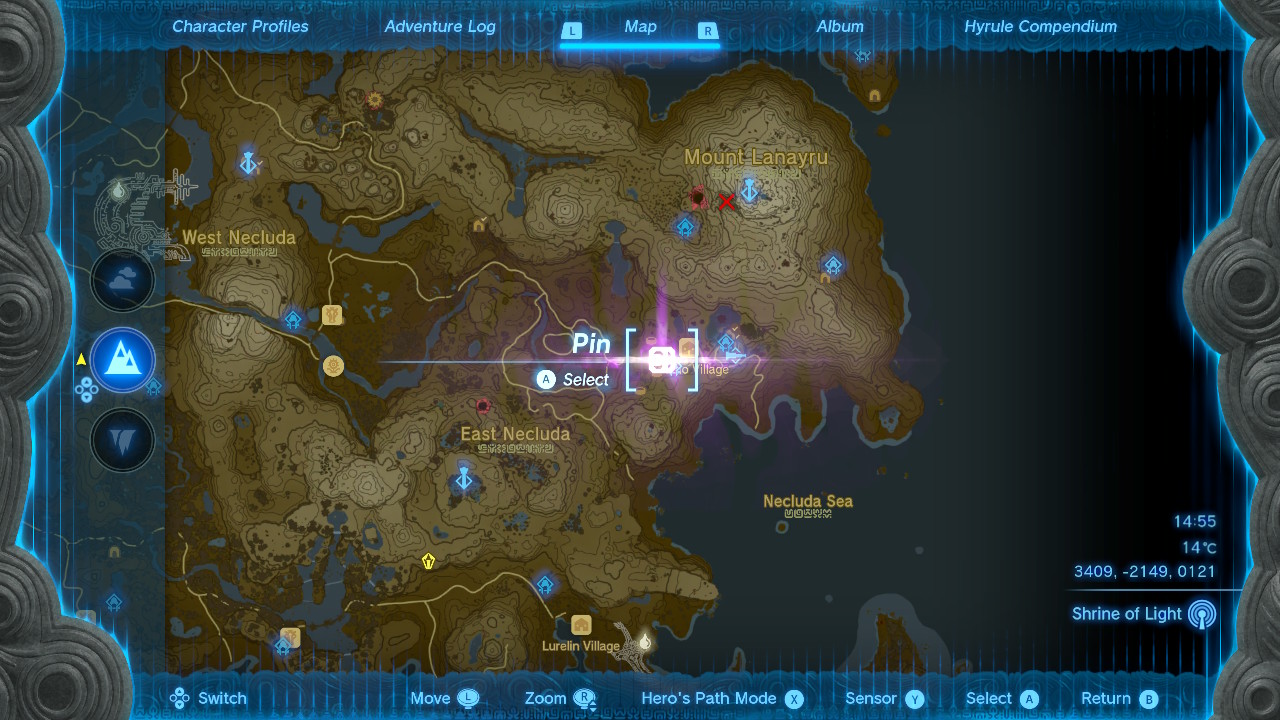Image resolution: width=1280 pixels, height=720 pixels.
Task: Select the Surface layer mountain icon
Action: 122,361
